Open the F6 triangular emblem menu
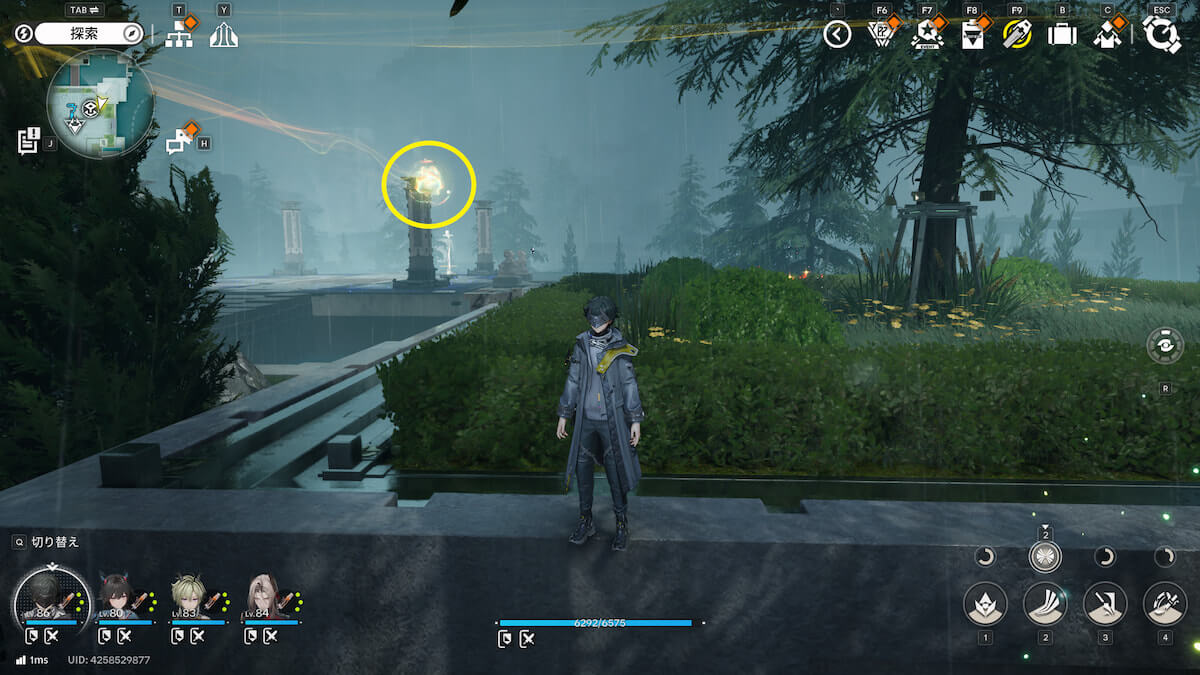1200x675 pixels. pyautogui.click(x=880, y=35)
